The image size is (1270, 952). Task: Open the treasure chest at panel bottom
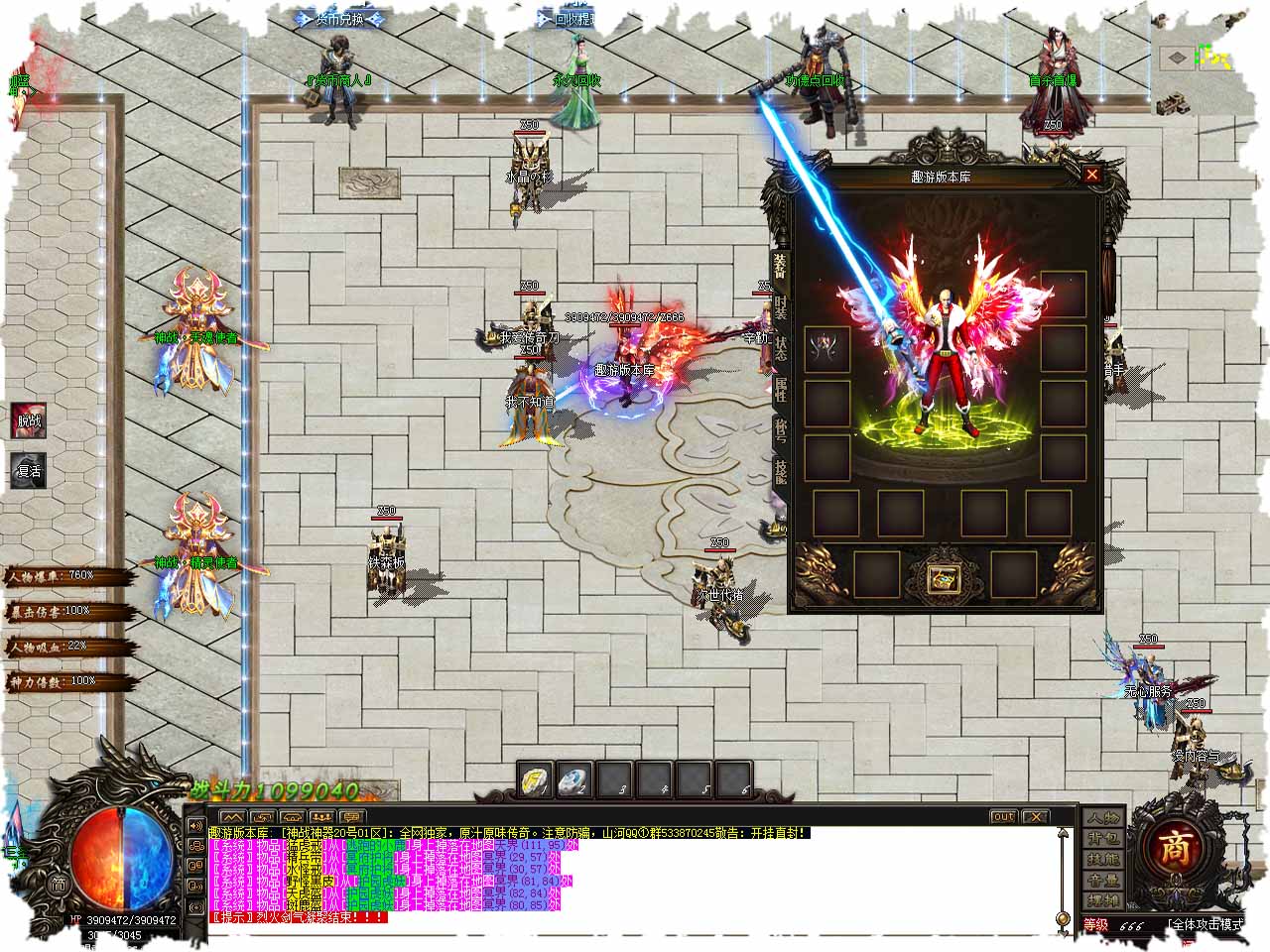coord(938,577)
